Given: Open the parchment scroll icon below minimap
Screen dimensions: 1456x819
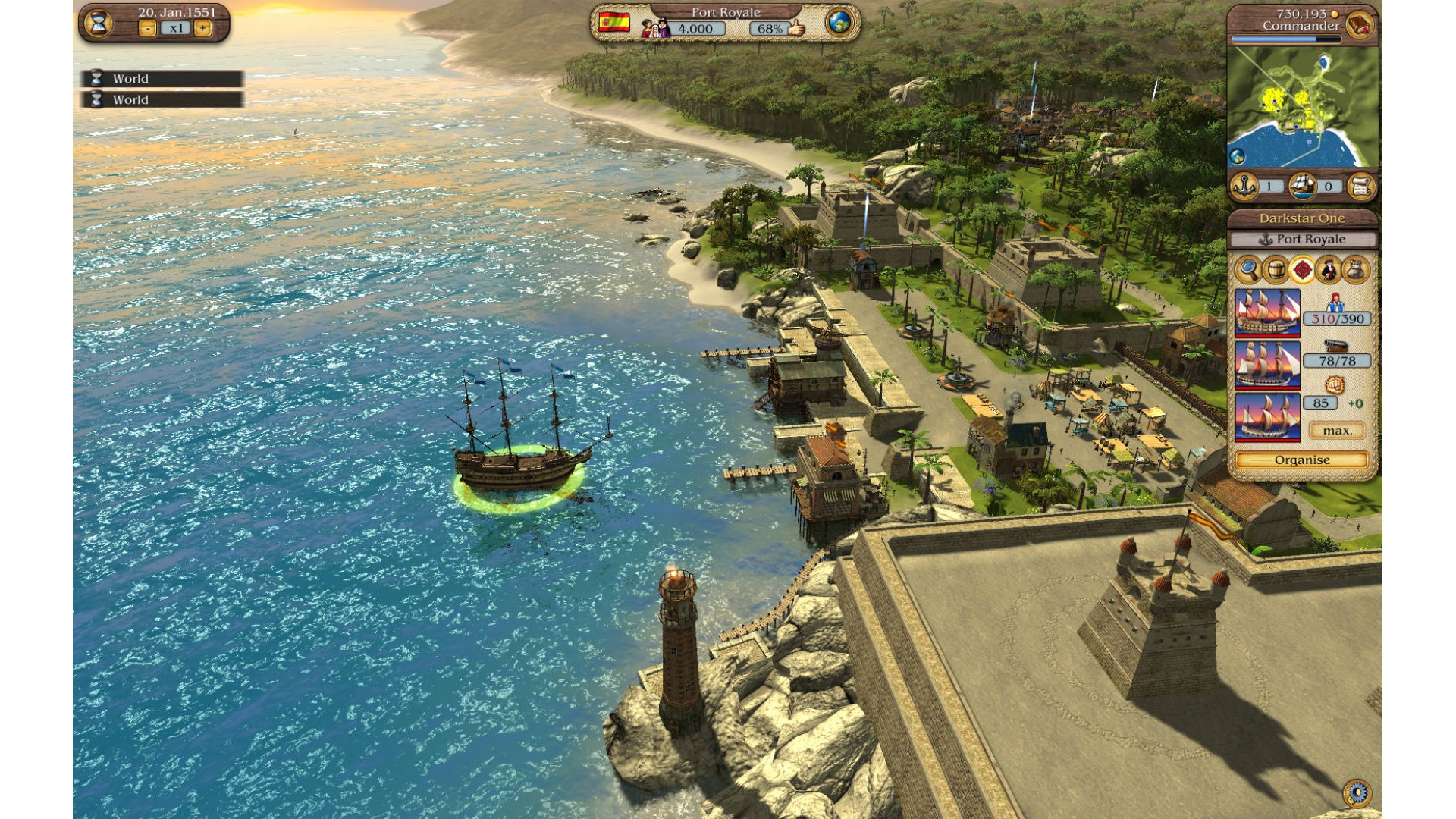Looking at the screenshot, I should point(1360,187).
